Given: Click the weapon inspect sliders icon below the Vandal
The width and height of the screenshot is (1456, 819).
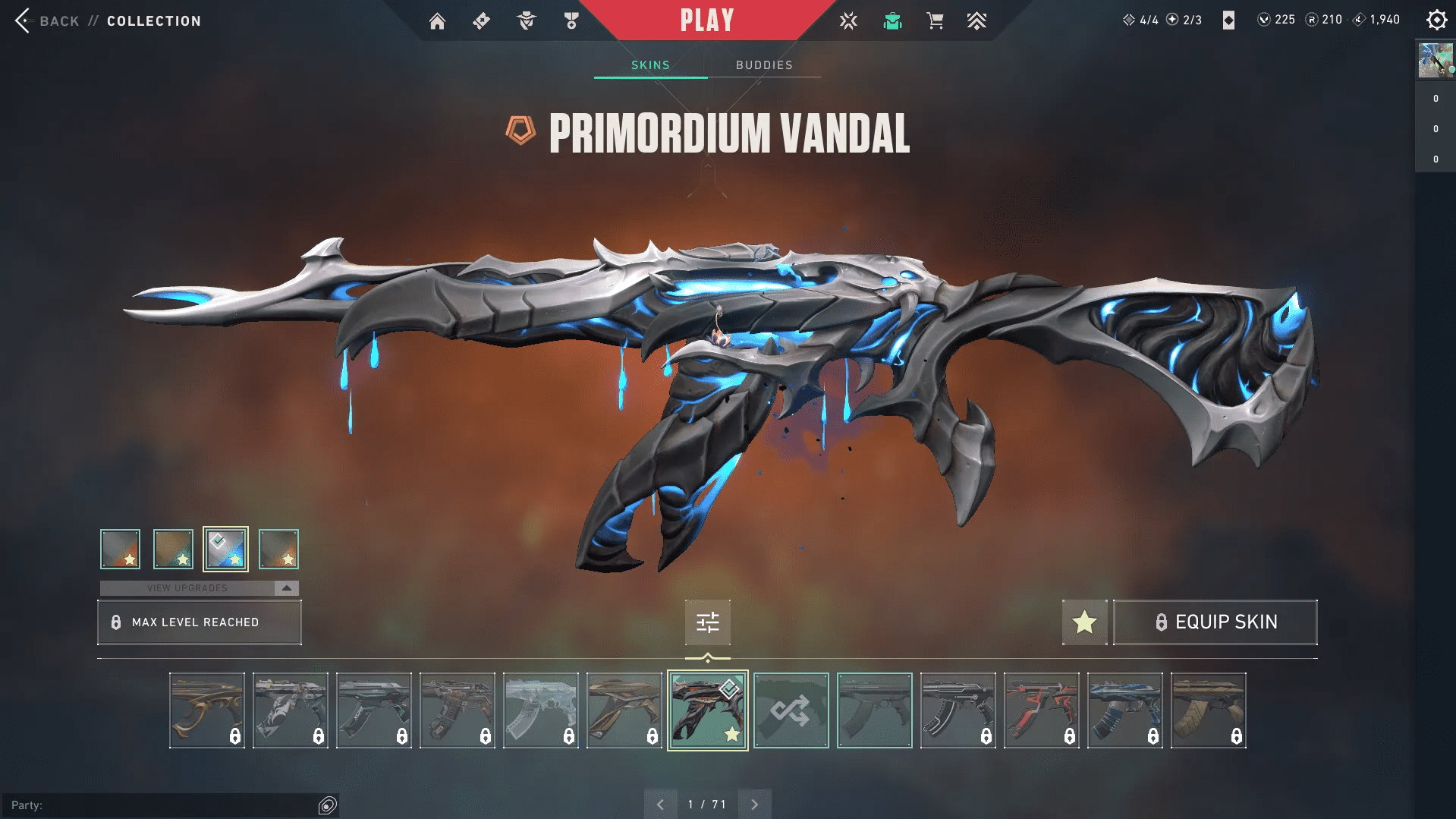Looking at the screenshot, I should (706, 622).
